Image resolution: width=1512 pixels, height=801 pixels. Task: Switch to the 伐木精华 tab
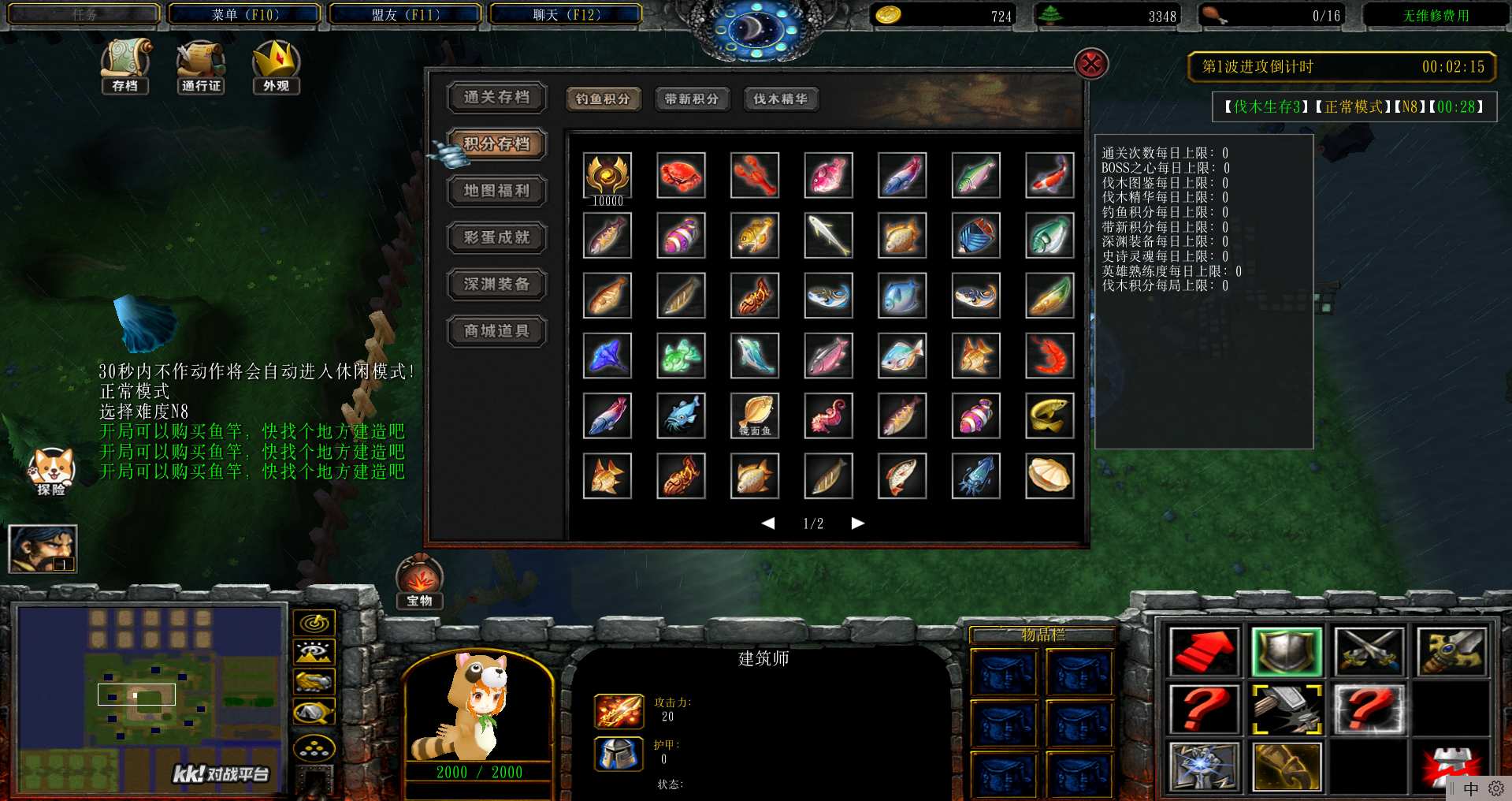[x=780, y=99]
